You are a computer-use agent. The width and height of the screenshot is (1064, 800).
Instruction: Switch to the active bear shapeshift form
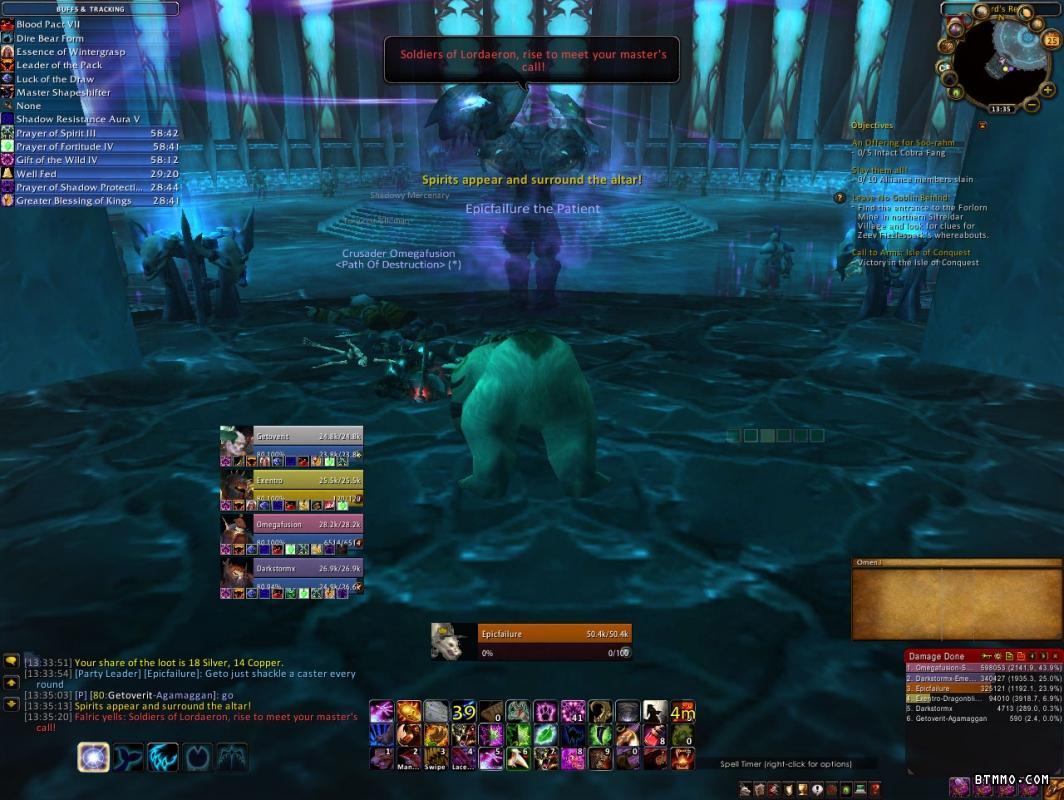coord(94,757)
